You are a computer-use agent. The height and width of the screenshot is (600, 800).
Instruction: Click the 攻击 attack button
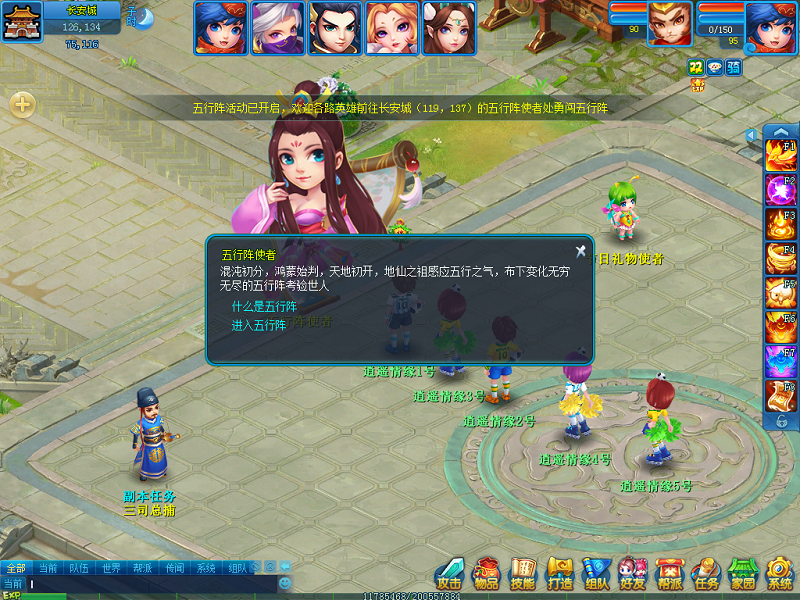tap(450, 573)
